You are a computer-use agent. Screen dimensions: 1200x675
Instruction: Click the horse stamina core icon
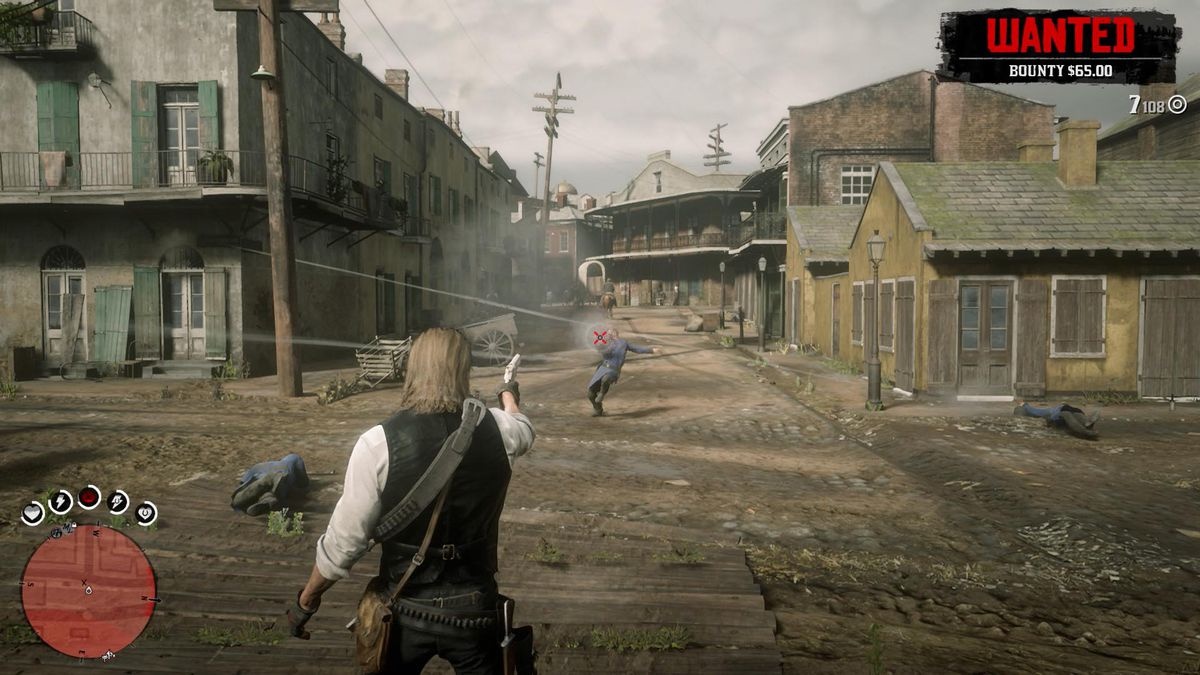coord(118,501)
